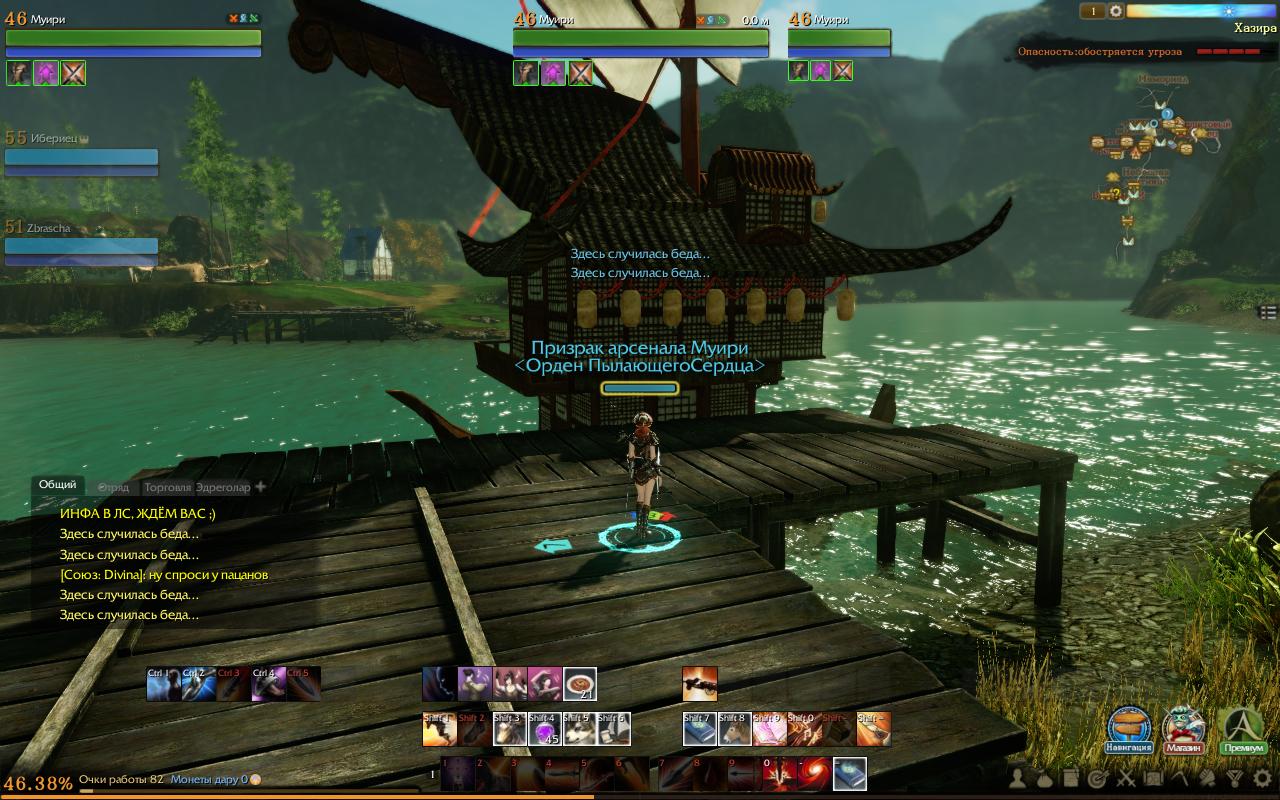Activate the red spiral vortex skill
The height and width of the screenshot is (800, 1280).
tap(815, 773)
